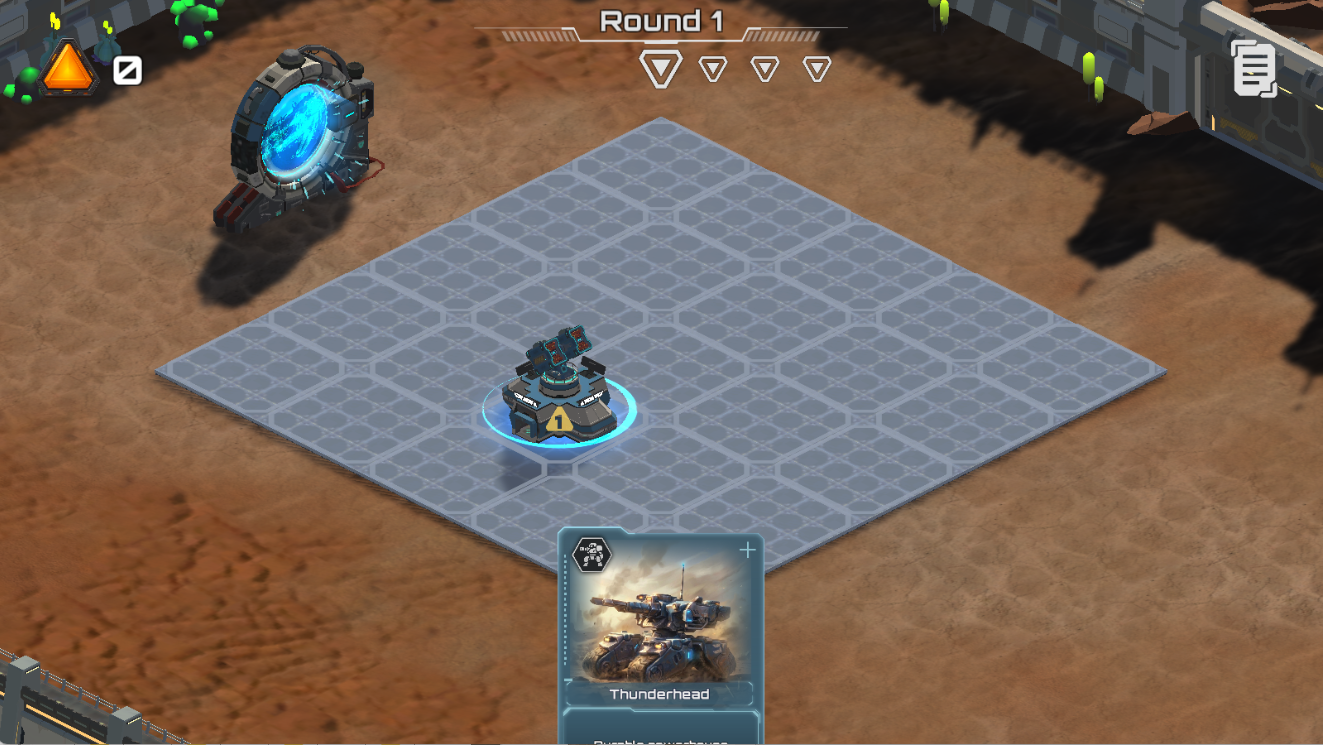Viewport: 1323px width, 745px height.
Task: Select the second wave indicator triangle
Action: click(x=712, y=68)
